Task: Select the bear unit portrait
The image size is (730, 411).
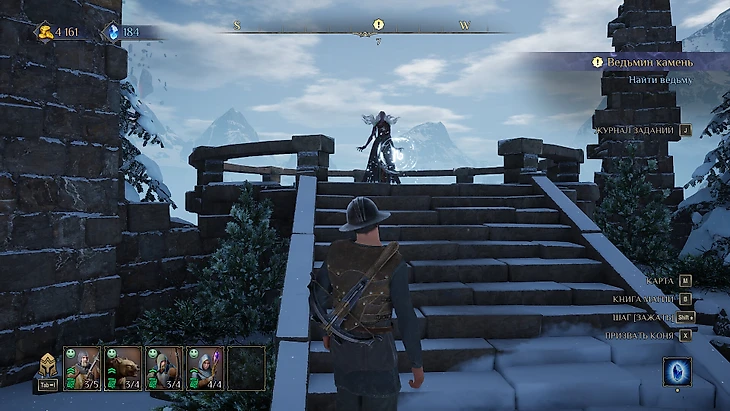Action: [123, 367]
